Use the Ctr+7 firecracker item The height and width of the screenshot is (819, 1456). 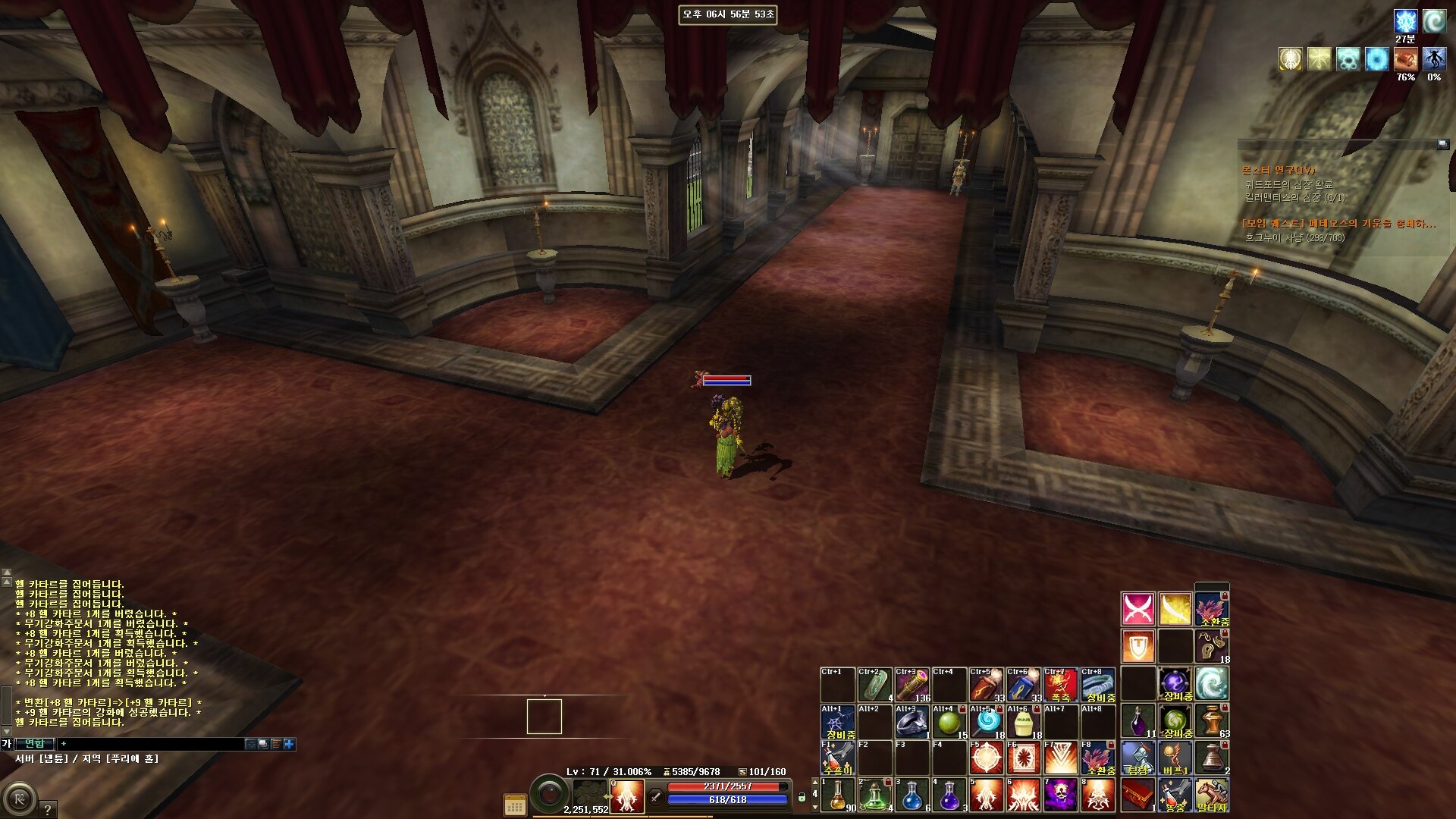click(x=1060, y=685)
